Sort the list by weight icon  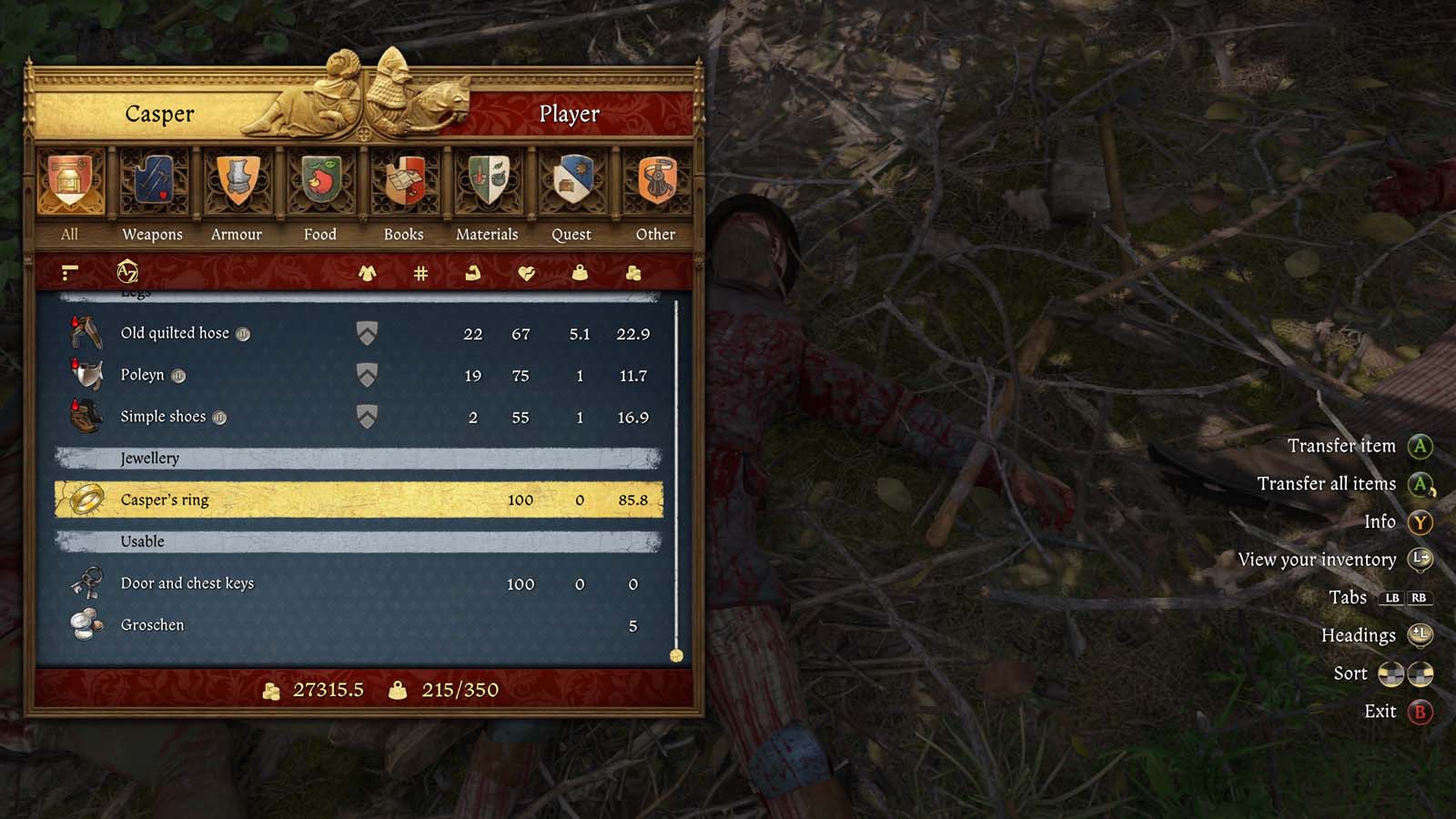(580, 273)
